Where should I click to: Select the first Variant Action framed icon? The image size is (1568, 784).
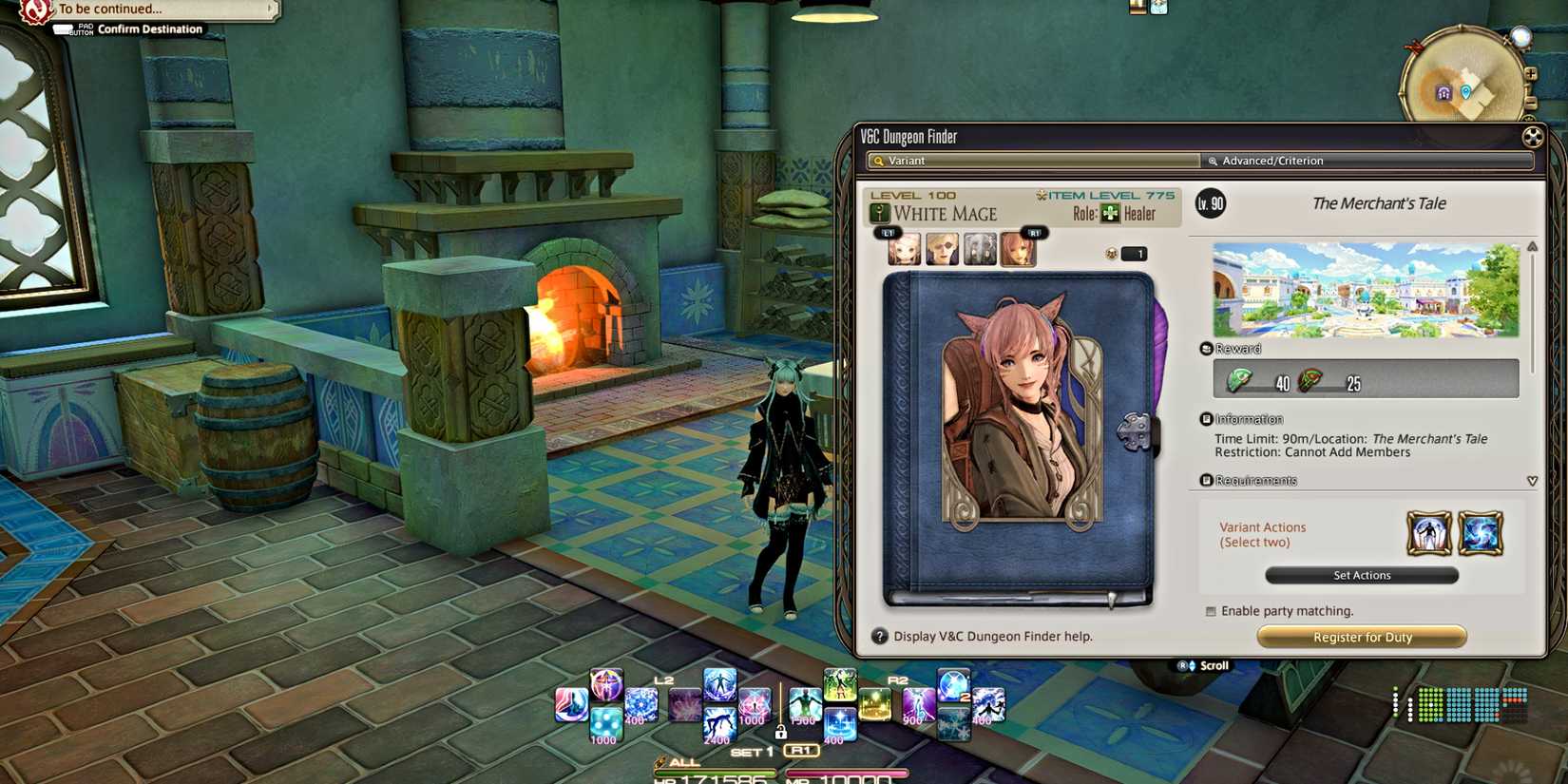tap(1428, 534)
